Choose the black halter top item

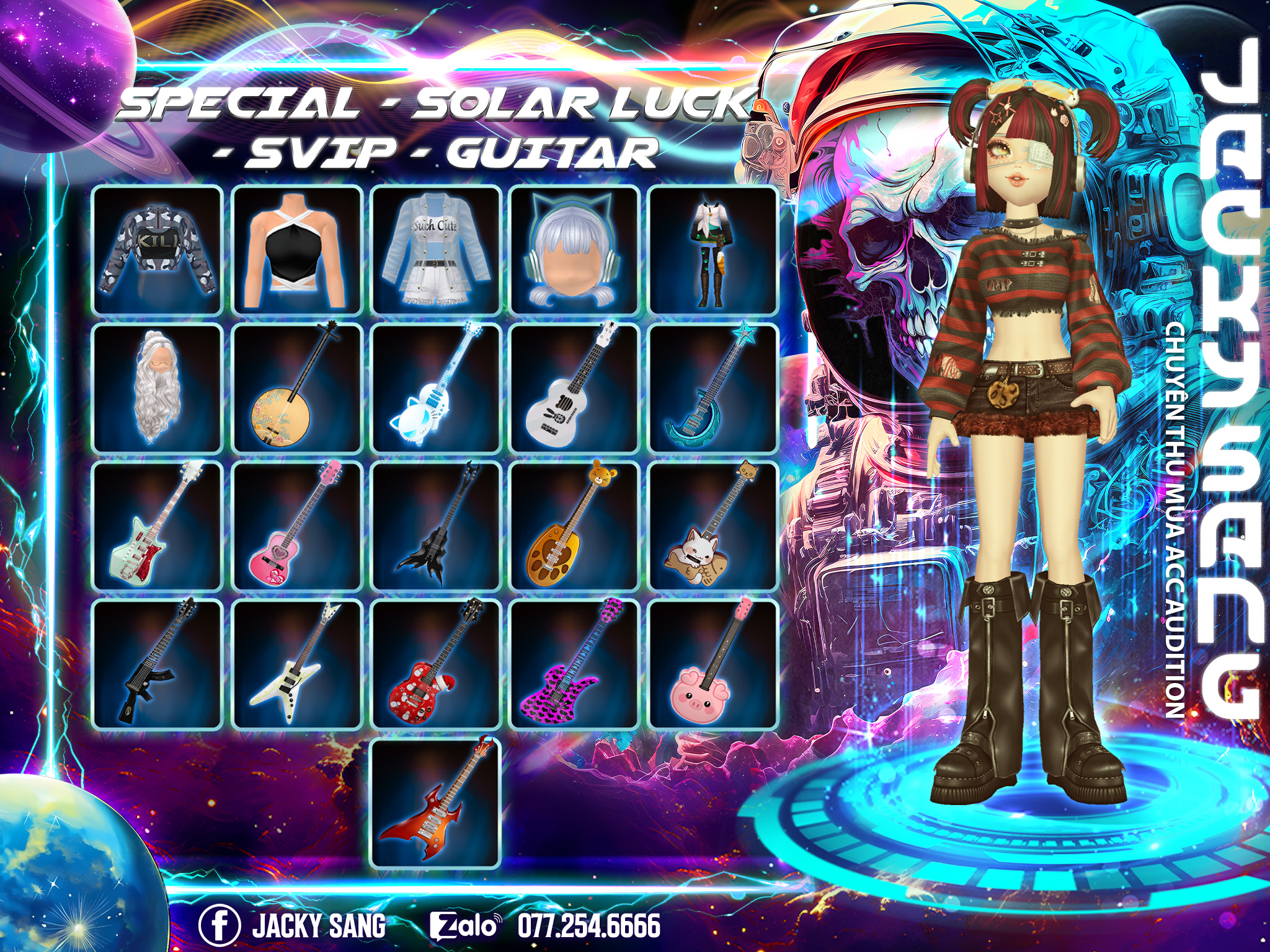click(296, 250)
